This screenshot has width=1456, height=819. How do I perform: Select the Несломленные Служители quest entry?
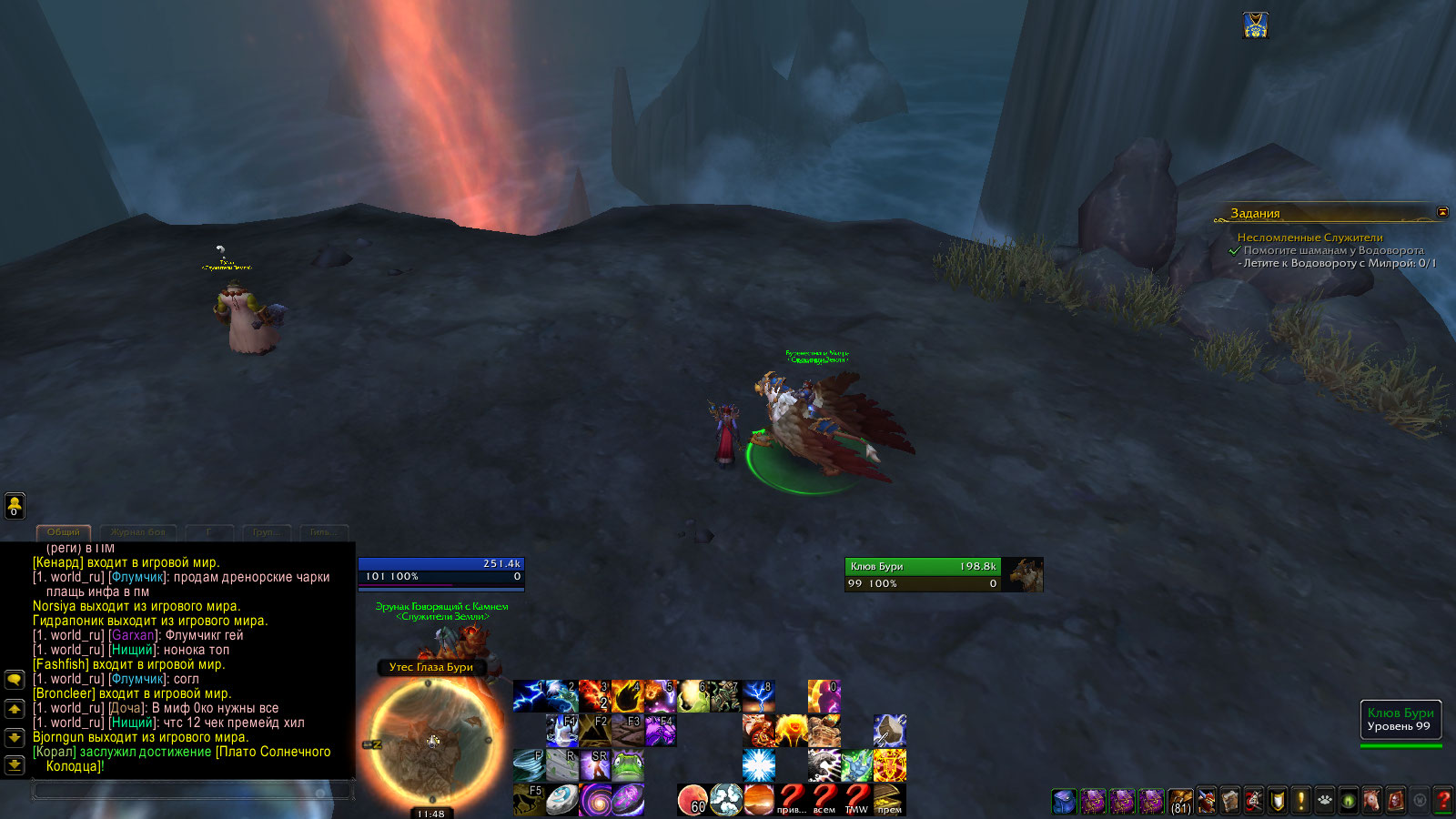tap(1309, 238)
